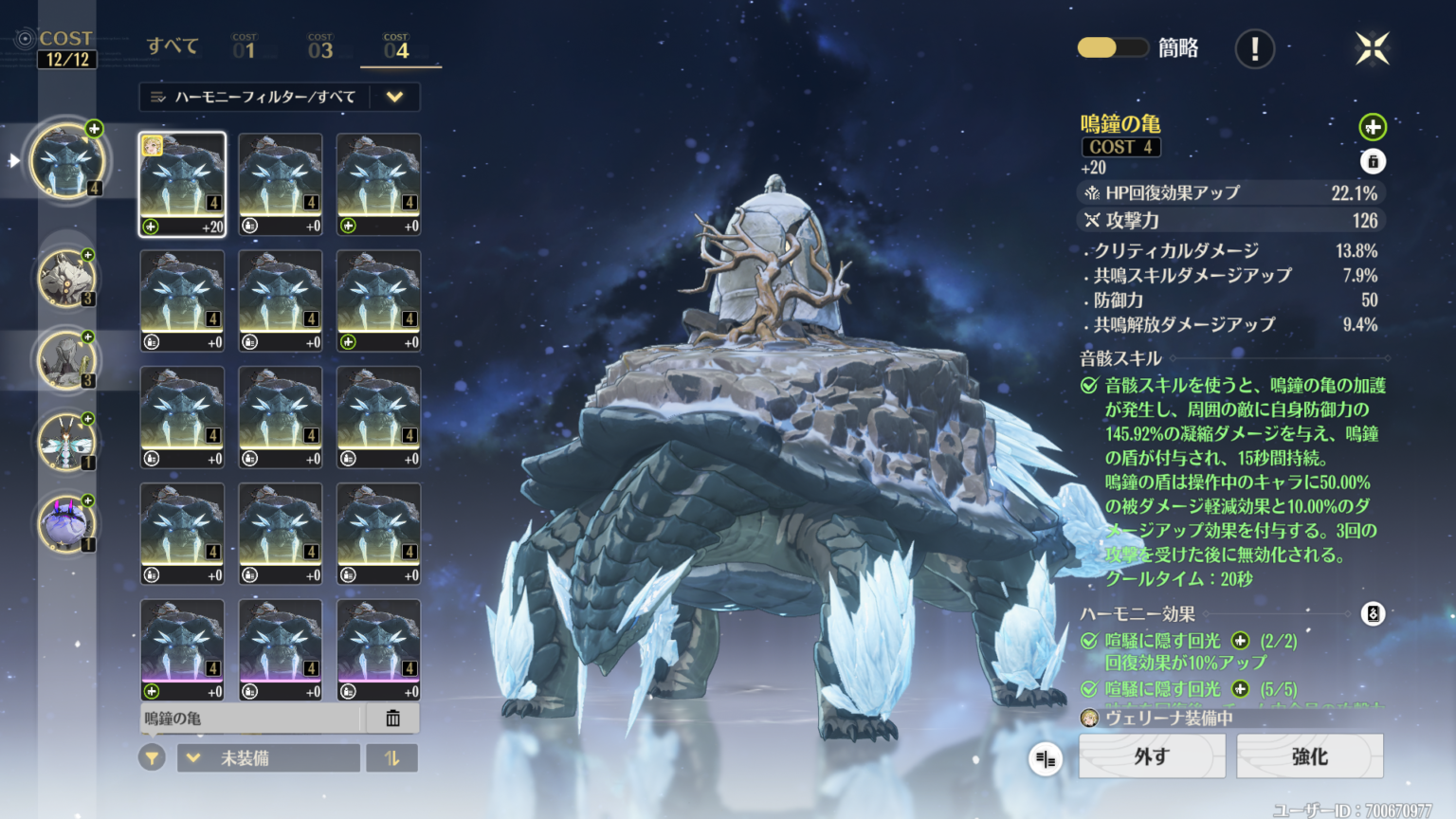
Task: Close the echo equipment screen
Action: coord(1372,48)
